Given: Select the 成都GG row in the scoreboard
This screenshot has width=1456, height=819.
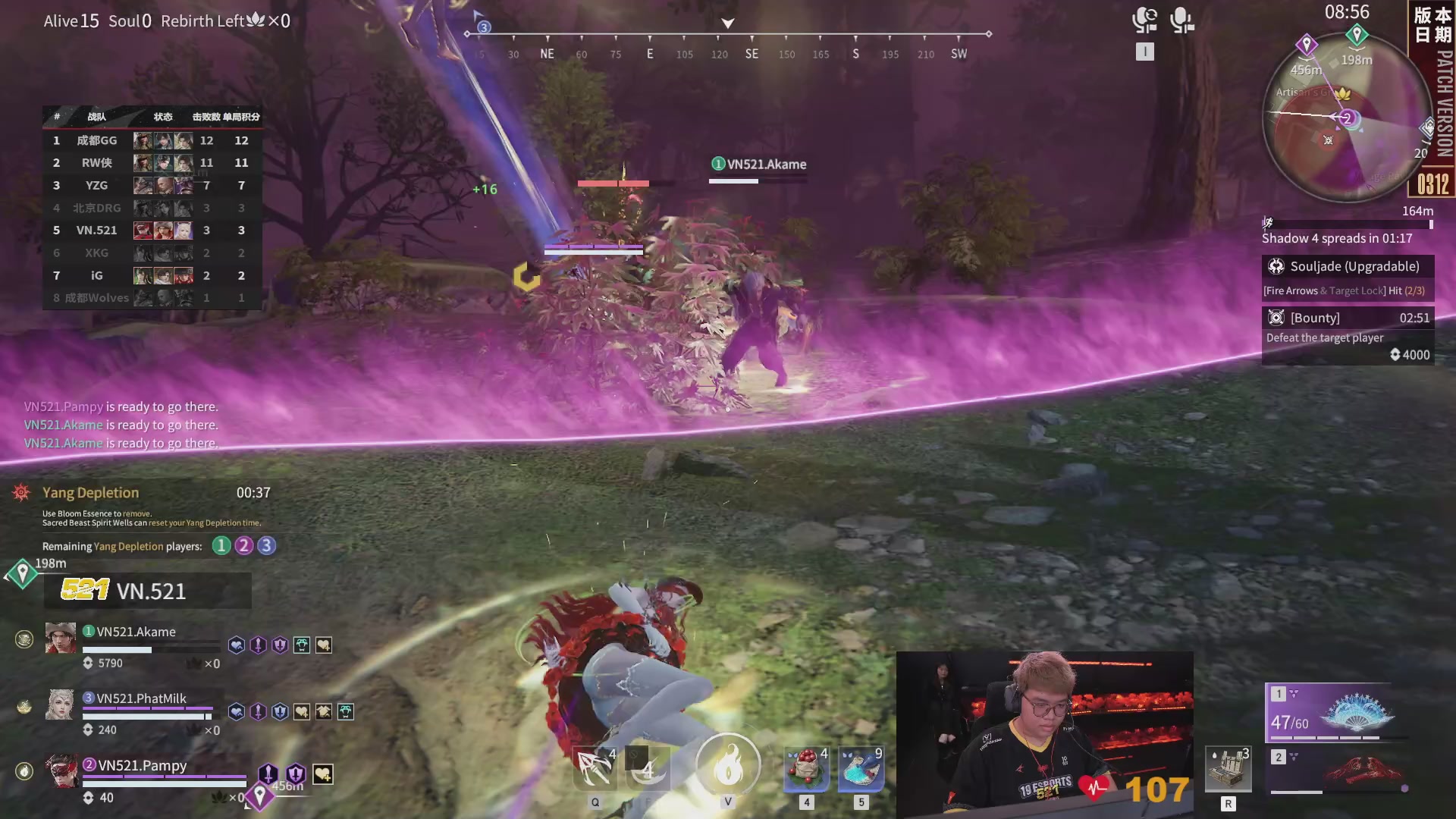Looking at the screenshot, I should pyautogui.click(x=152, y=140).
